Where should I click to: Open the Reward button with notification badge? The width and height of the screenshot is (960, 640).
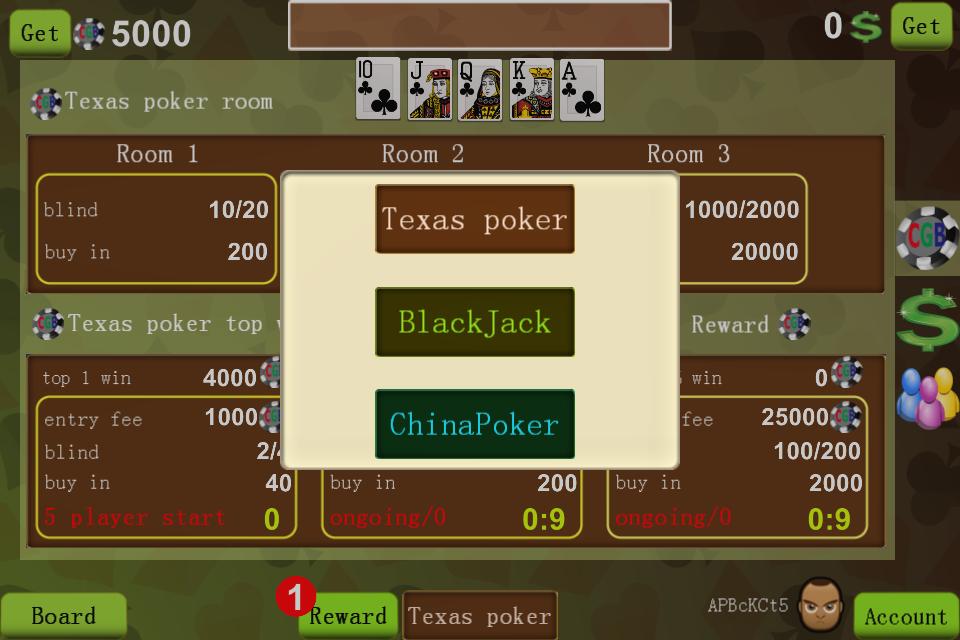click(347, 616)
